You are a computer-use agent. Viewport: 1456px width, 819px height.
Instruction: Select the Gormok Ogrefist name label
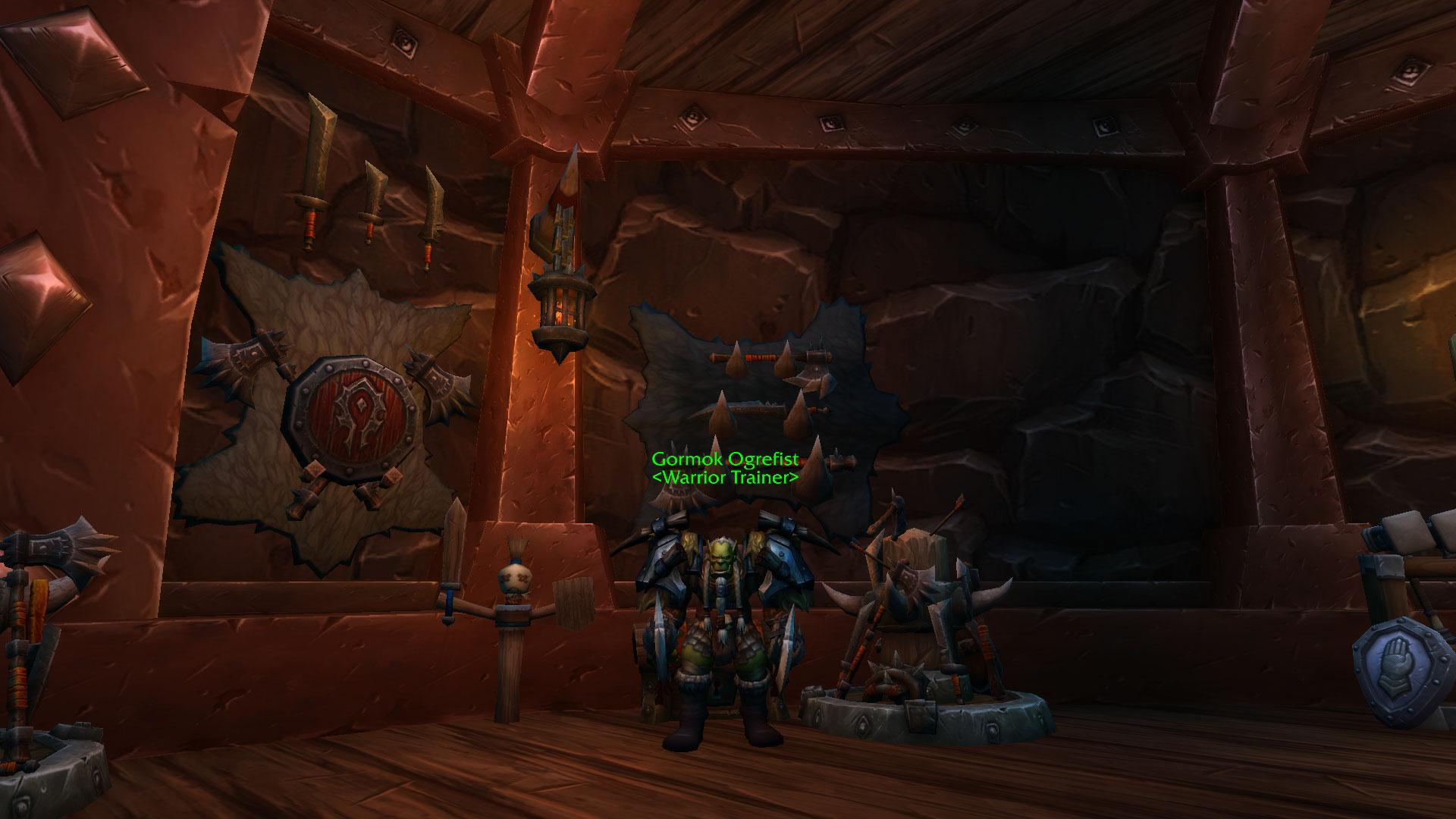click(724, 460)
